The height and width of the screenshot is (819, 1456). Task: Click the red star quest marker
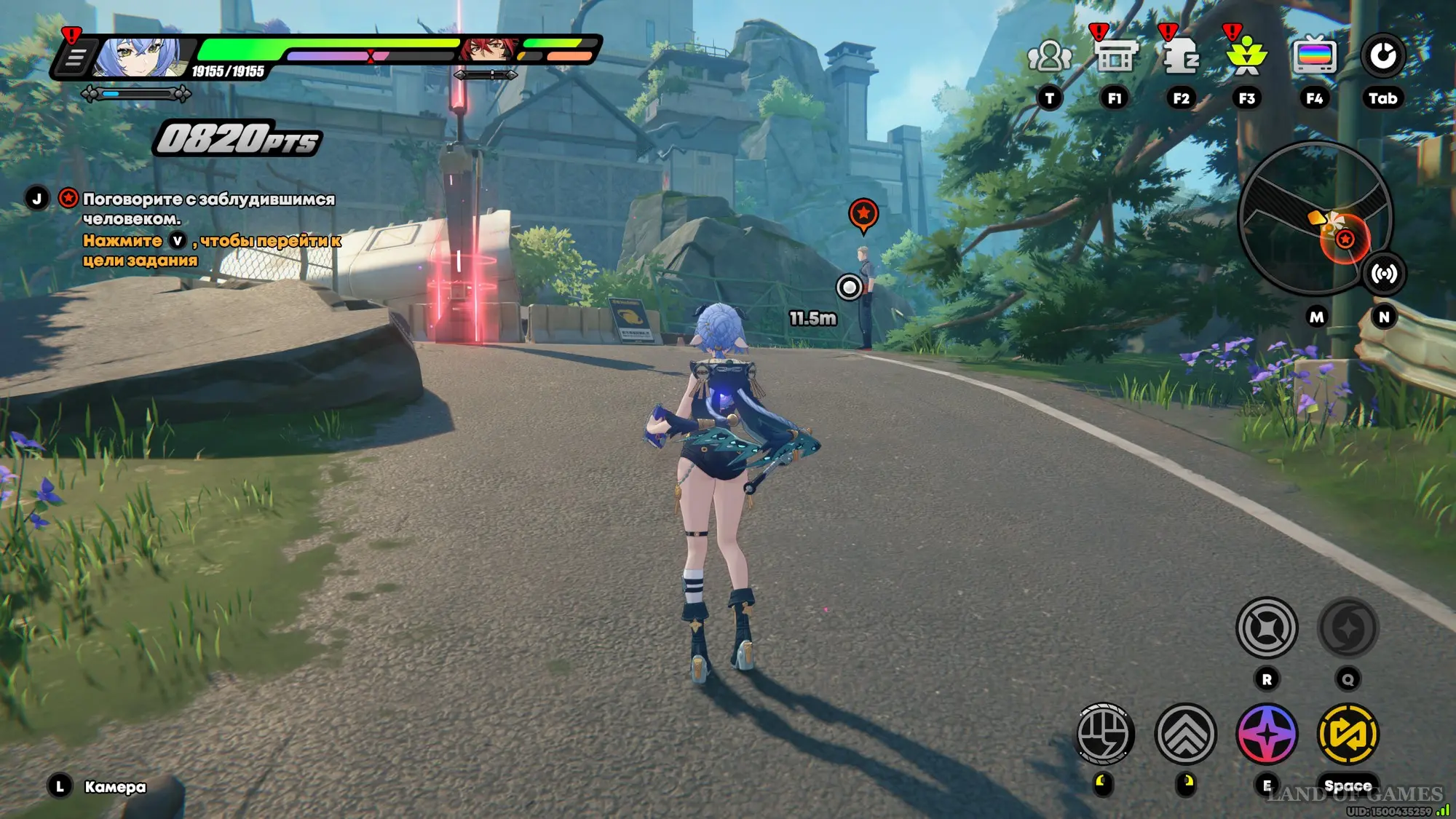tap(863, 214)
